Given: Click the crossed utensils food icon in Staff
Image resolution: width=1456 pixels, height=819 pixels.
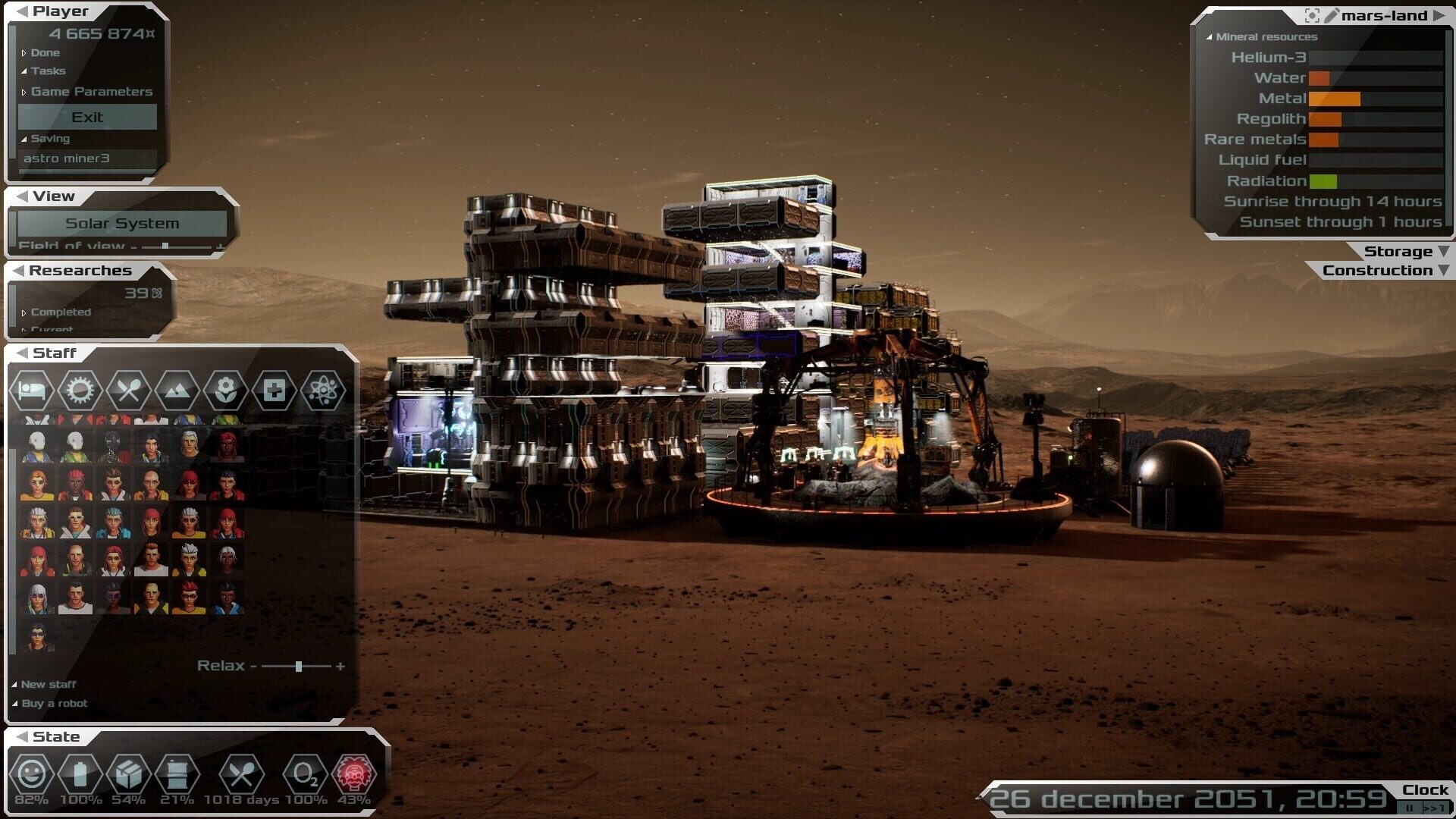Looking at the screenshot, I should coord(129,391).
